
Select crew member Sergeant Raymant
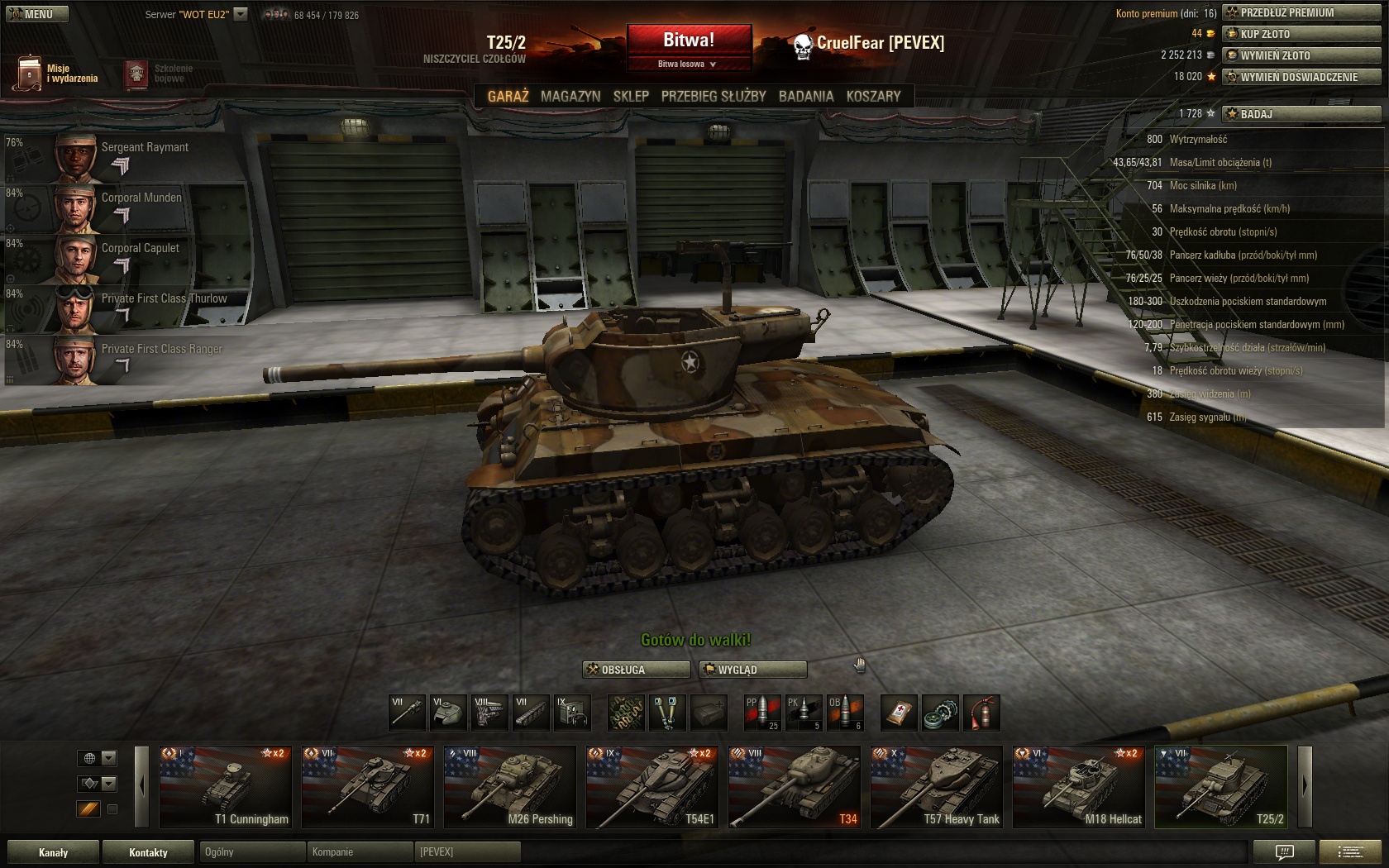pyautogui.click(x=124, y=157)
